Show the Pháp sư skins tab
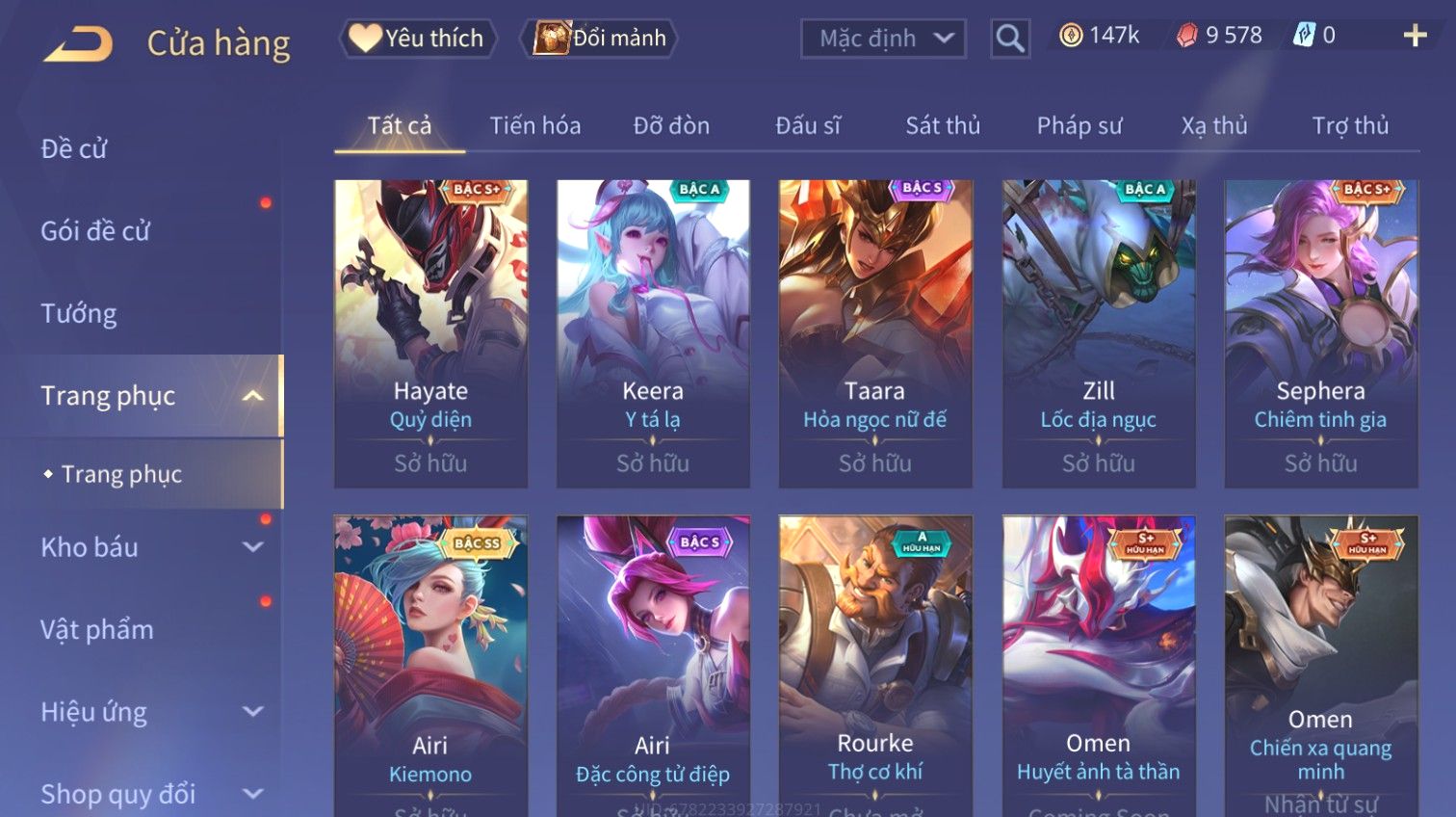This screenshot has height=817, width=1456. pos(1079,126)
